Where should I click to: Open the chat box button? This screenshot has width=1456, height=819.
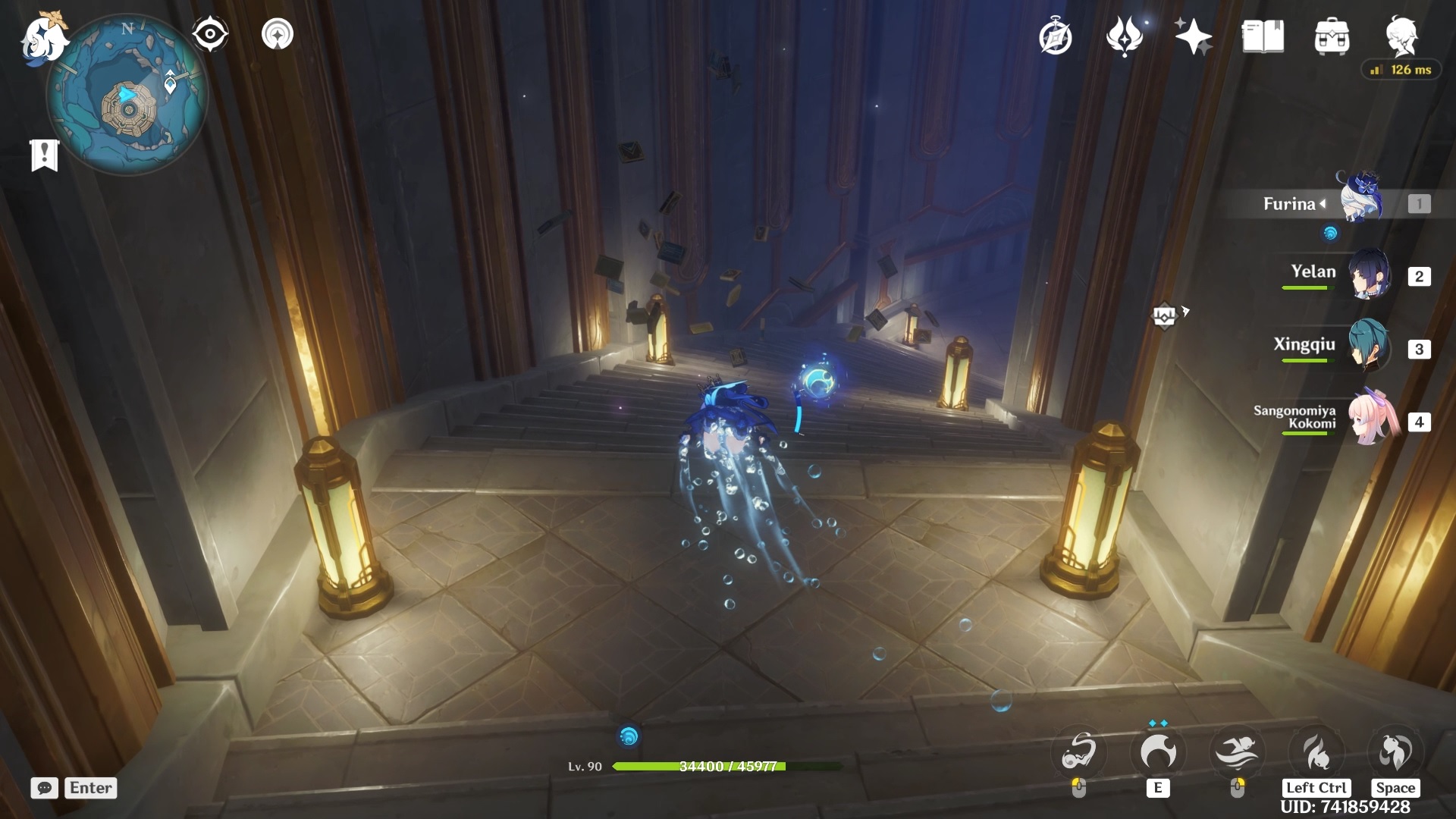45,788
